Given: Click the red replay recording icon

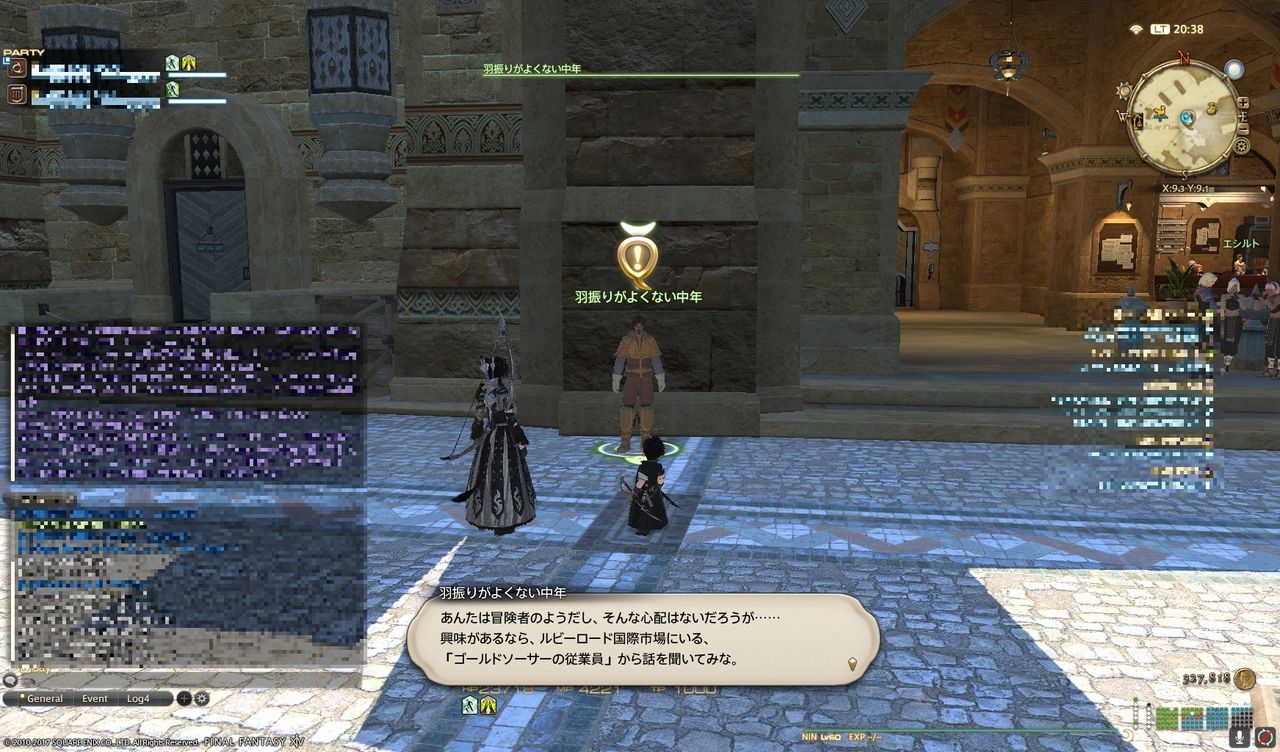Looking at the screenshot, I should 1265,736.
